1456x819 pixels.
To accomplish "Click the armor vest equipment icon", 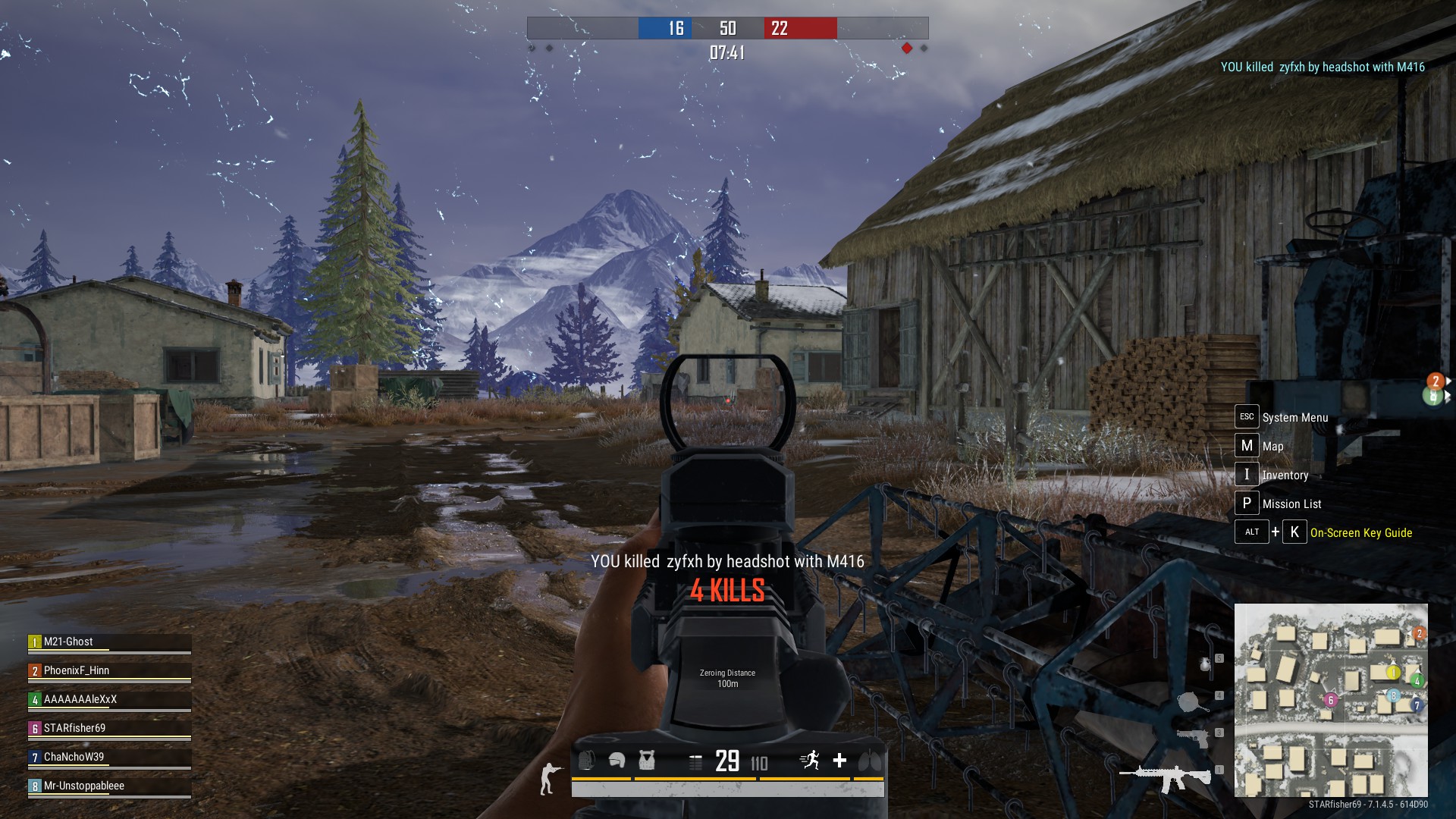I will tap(646, 760).
